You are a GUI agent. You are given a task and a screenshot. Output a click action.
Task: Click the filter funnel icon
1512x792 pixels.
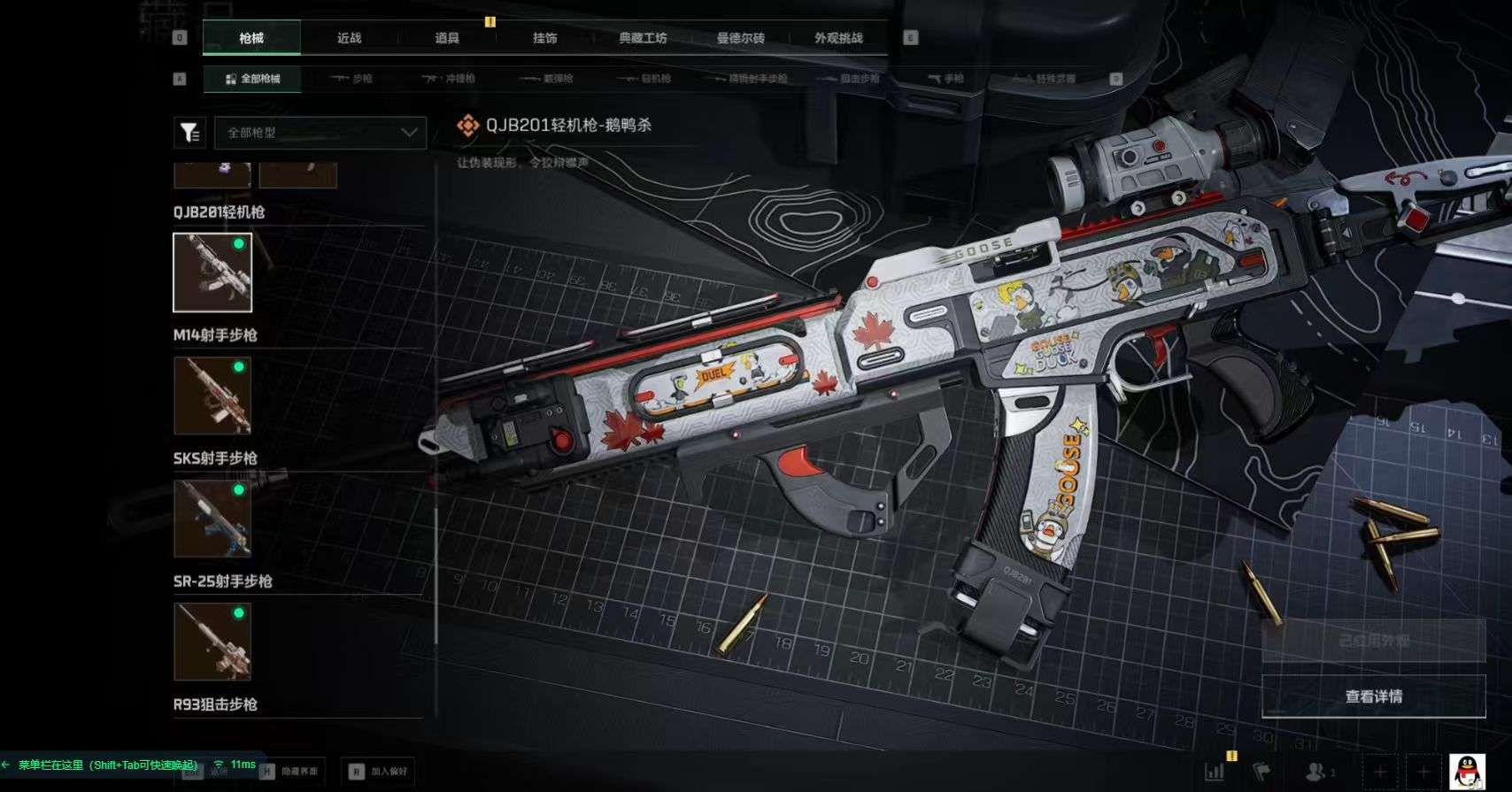pos(189,133)
